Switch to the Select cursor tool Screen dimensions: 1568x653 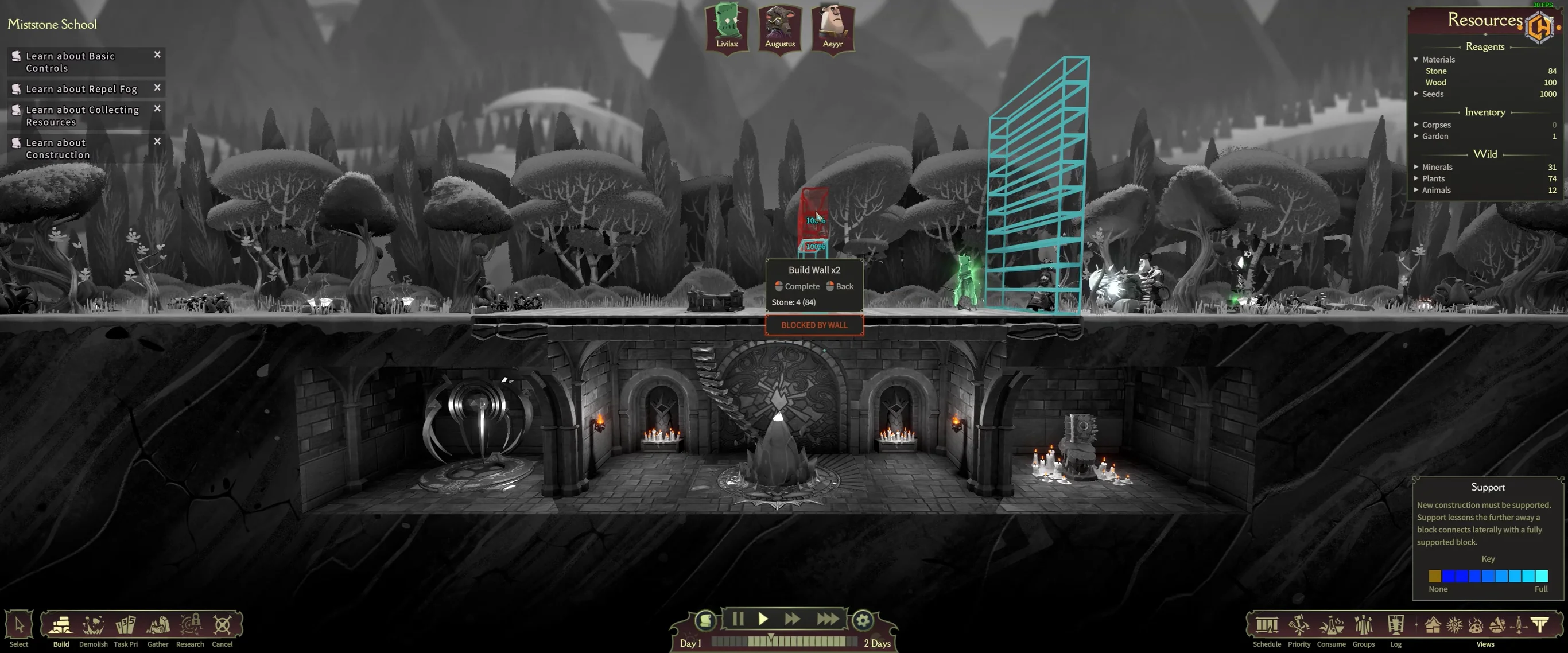click(x=19, y=625)
